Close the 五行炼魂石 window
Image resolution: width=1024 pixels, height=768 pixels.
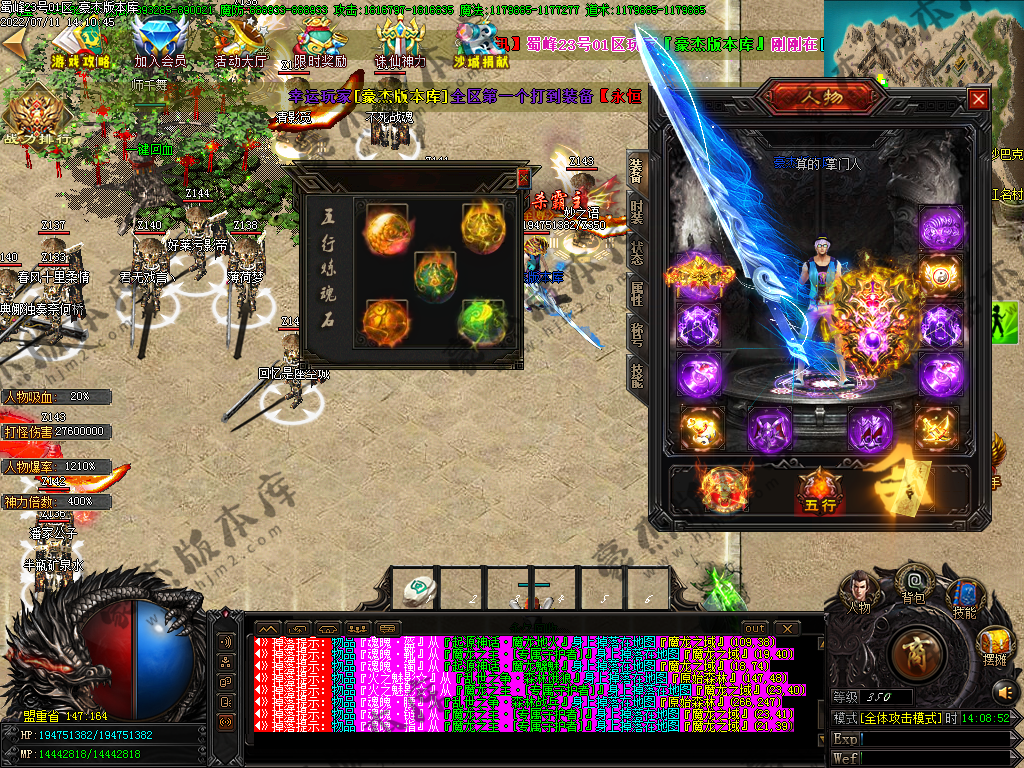[523, 178]
